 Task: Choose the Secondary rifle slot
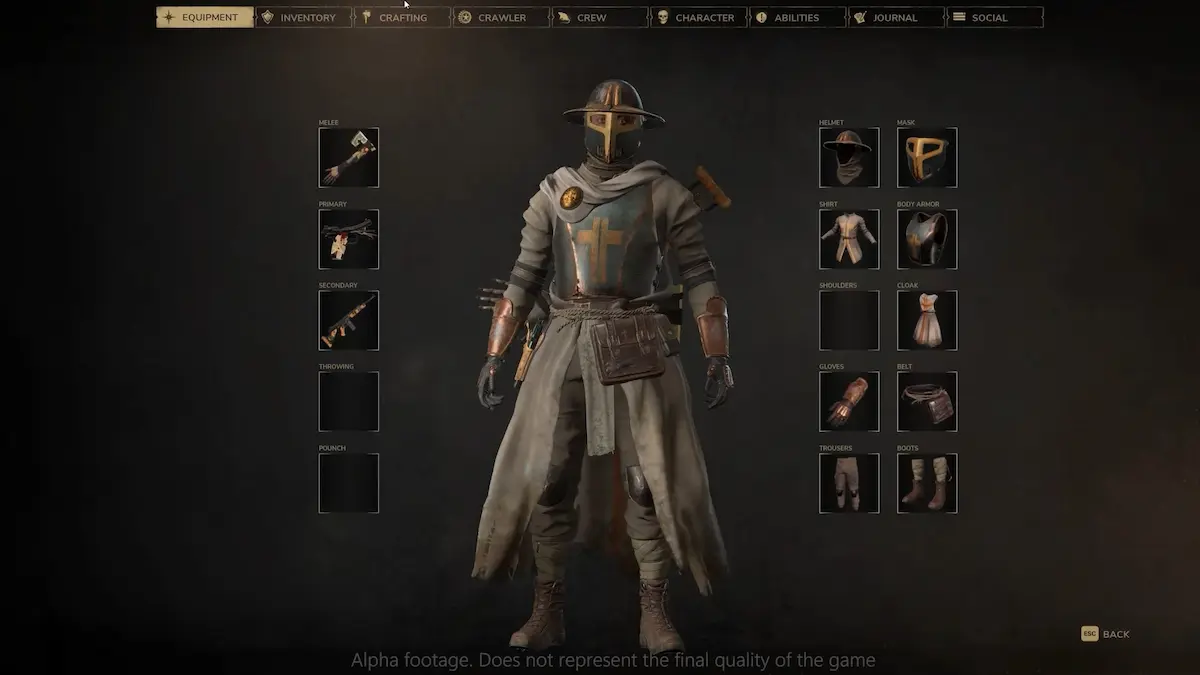(349, 320)
